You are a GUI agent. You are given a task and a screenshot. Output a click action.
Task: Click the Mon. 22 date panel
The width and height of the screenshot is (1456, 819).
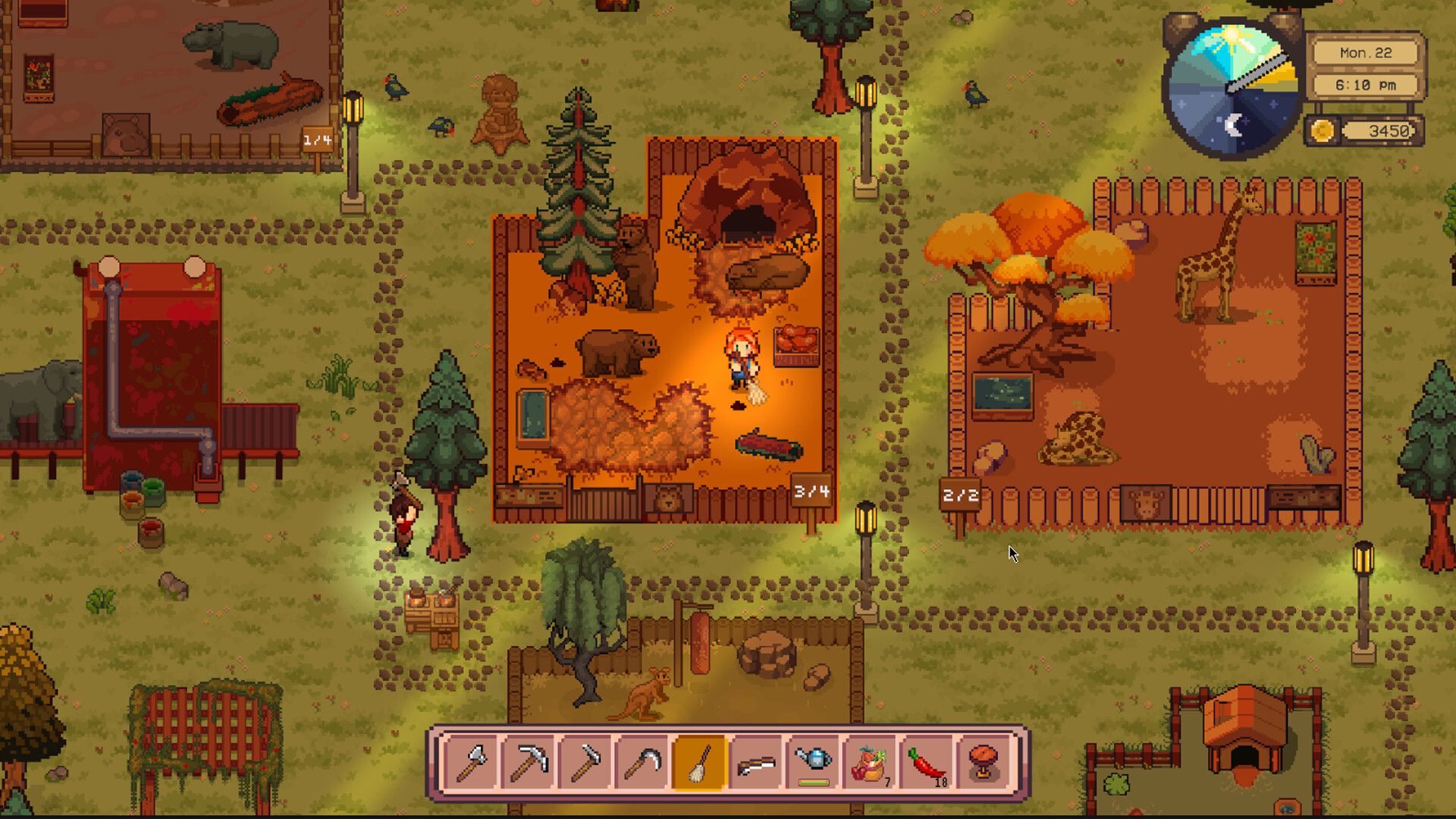coord(1365,53)
